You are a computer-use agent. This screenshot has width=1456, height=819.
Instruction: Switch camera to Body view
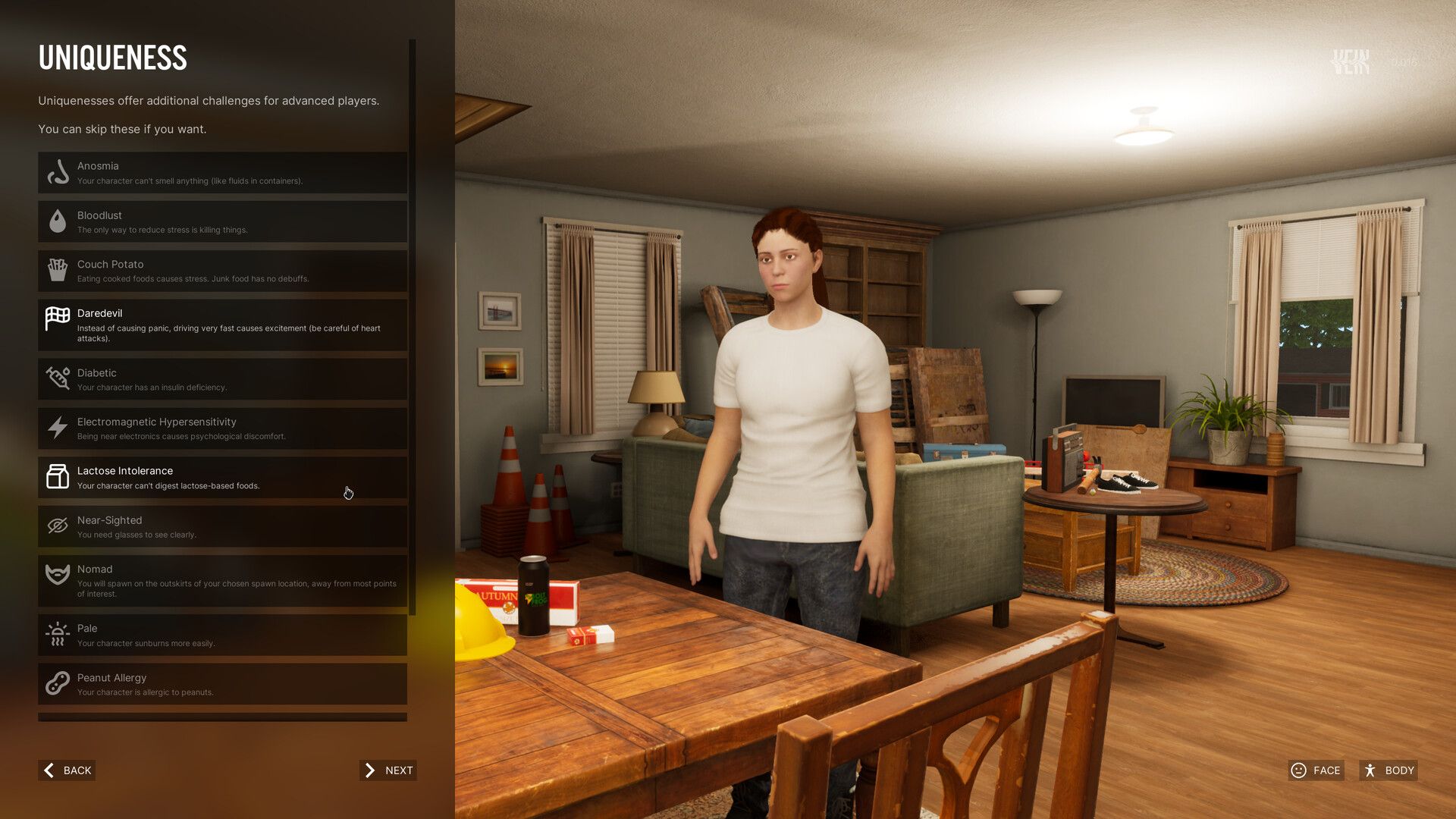pos(1389,770)
